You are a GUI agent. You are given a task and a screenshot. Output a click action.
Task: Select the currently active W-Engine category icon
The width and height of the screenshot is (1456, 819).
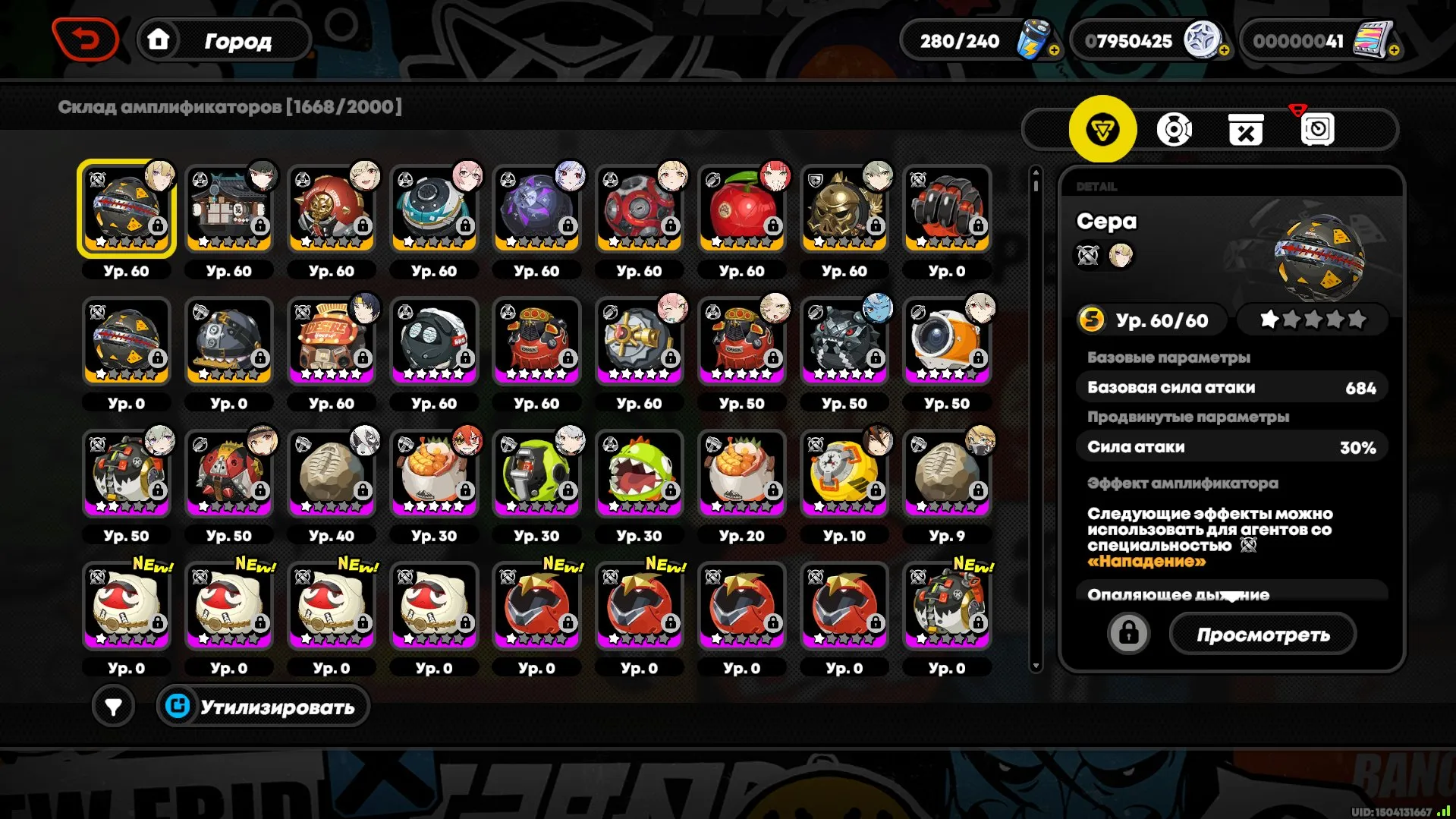[x=1104, y=129]
